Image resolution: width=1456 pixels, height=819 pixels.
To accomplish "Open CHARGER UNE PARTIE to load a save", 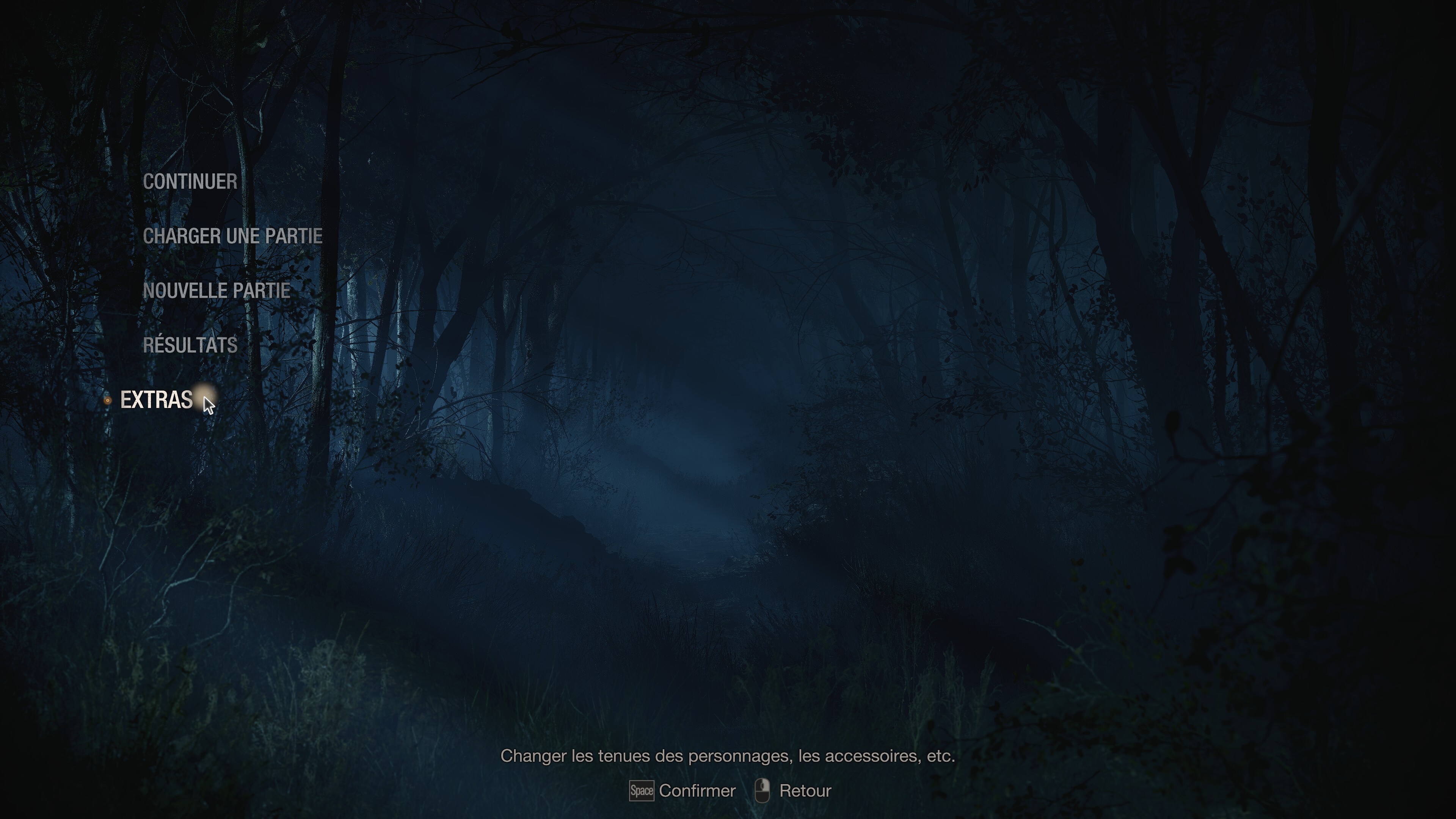I will [232, 236].
